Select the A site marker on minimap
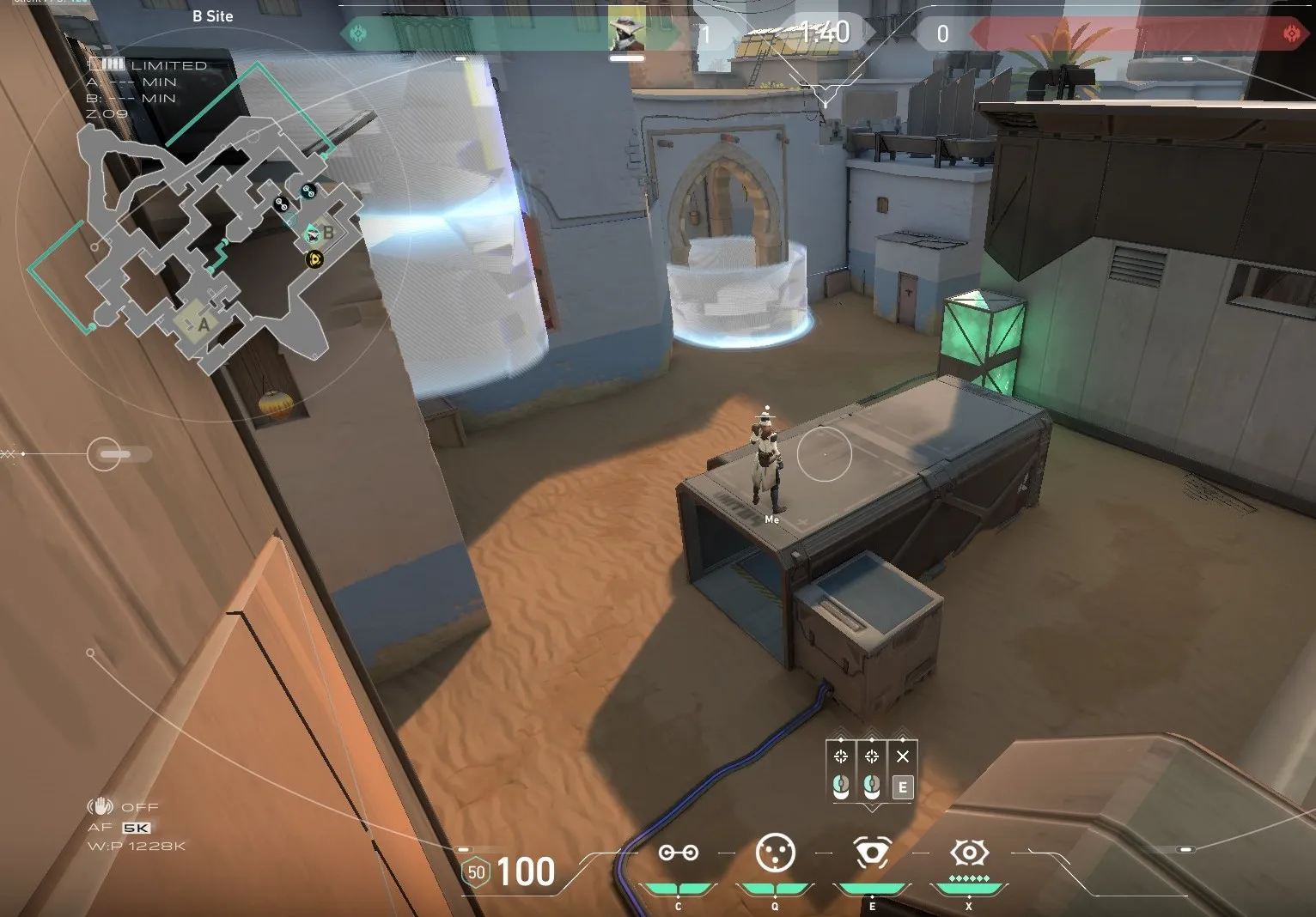This screenshot has height=917, width=1316. pos(203,324)
